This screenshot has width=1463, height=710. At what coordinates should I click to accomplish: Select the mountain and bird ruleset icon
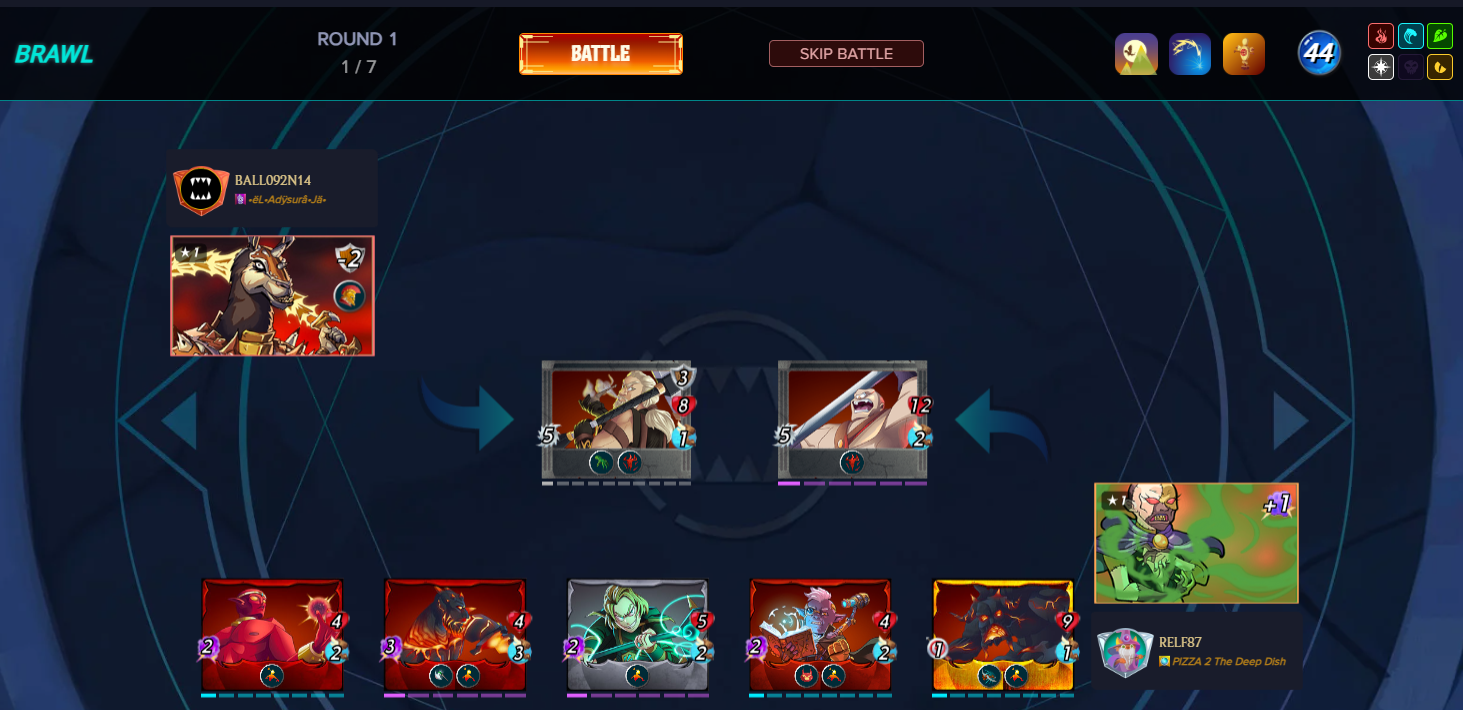[1136, 54]
